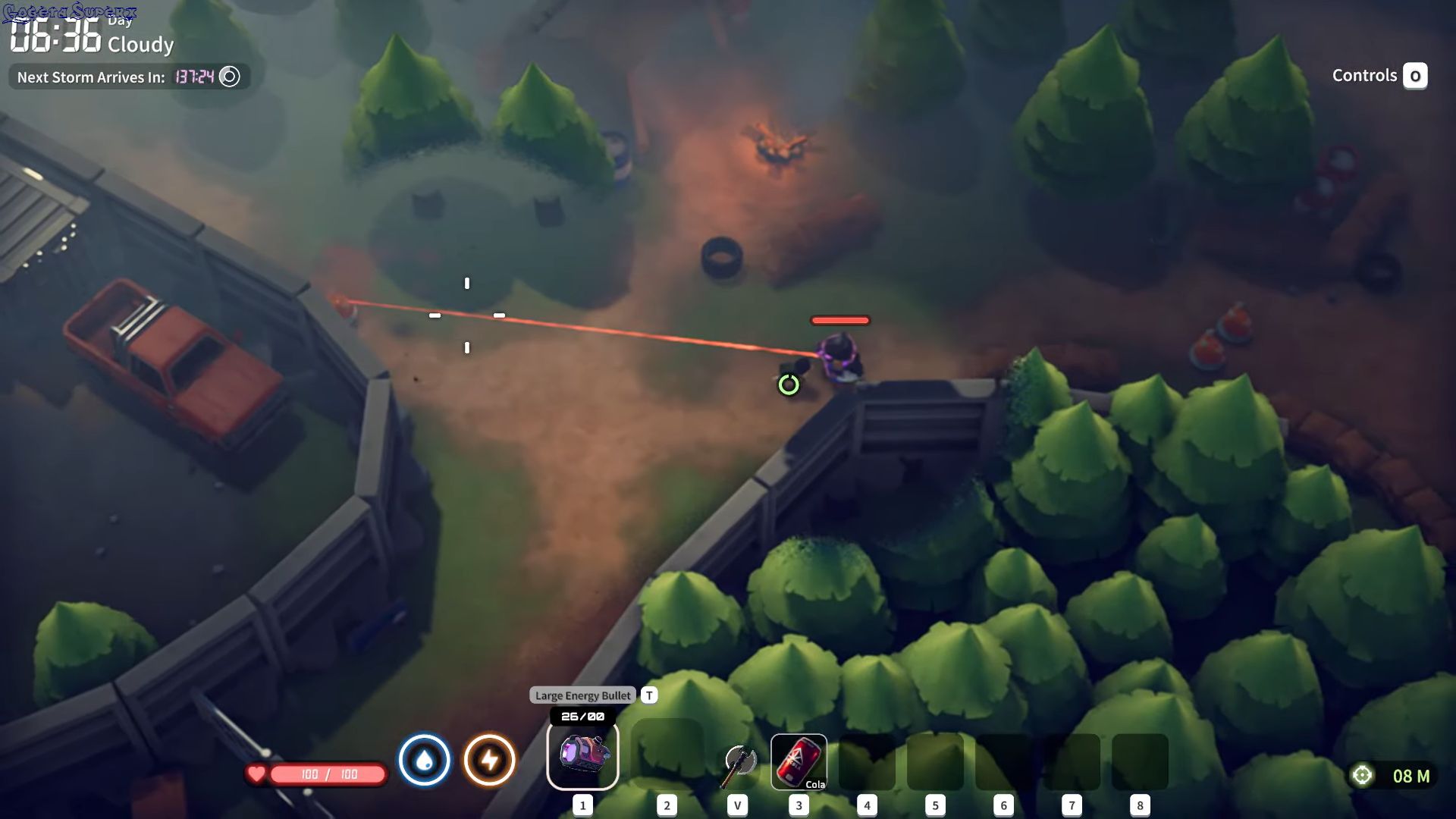This screenshot has height=819, width=1456.
Task: Click the storm countdown circular timer icon
Action: (x=229, y=77)
